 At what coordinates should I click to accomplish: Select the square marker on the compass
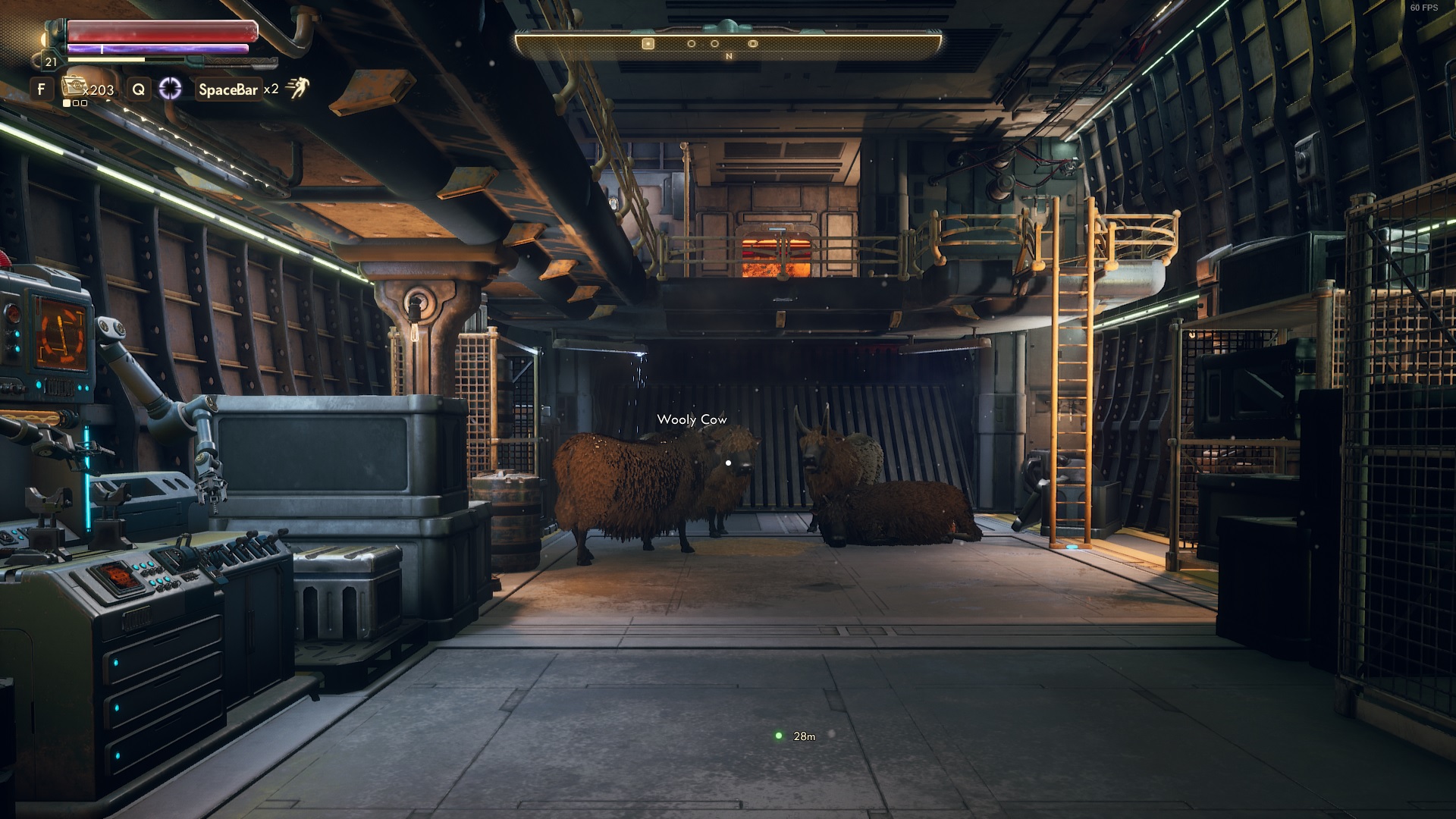point(648,44)
